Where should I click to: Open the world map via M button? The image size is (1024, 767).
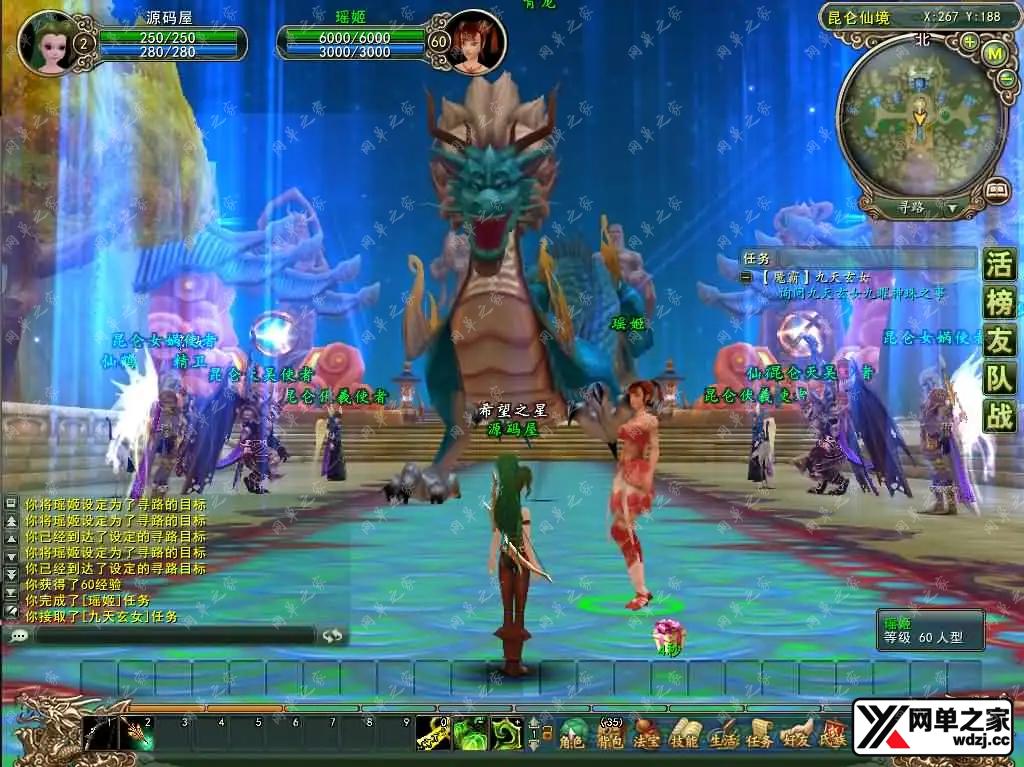coord(993,53)
